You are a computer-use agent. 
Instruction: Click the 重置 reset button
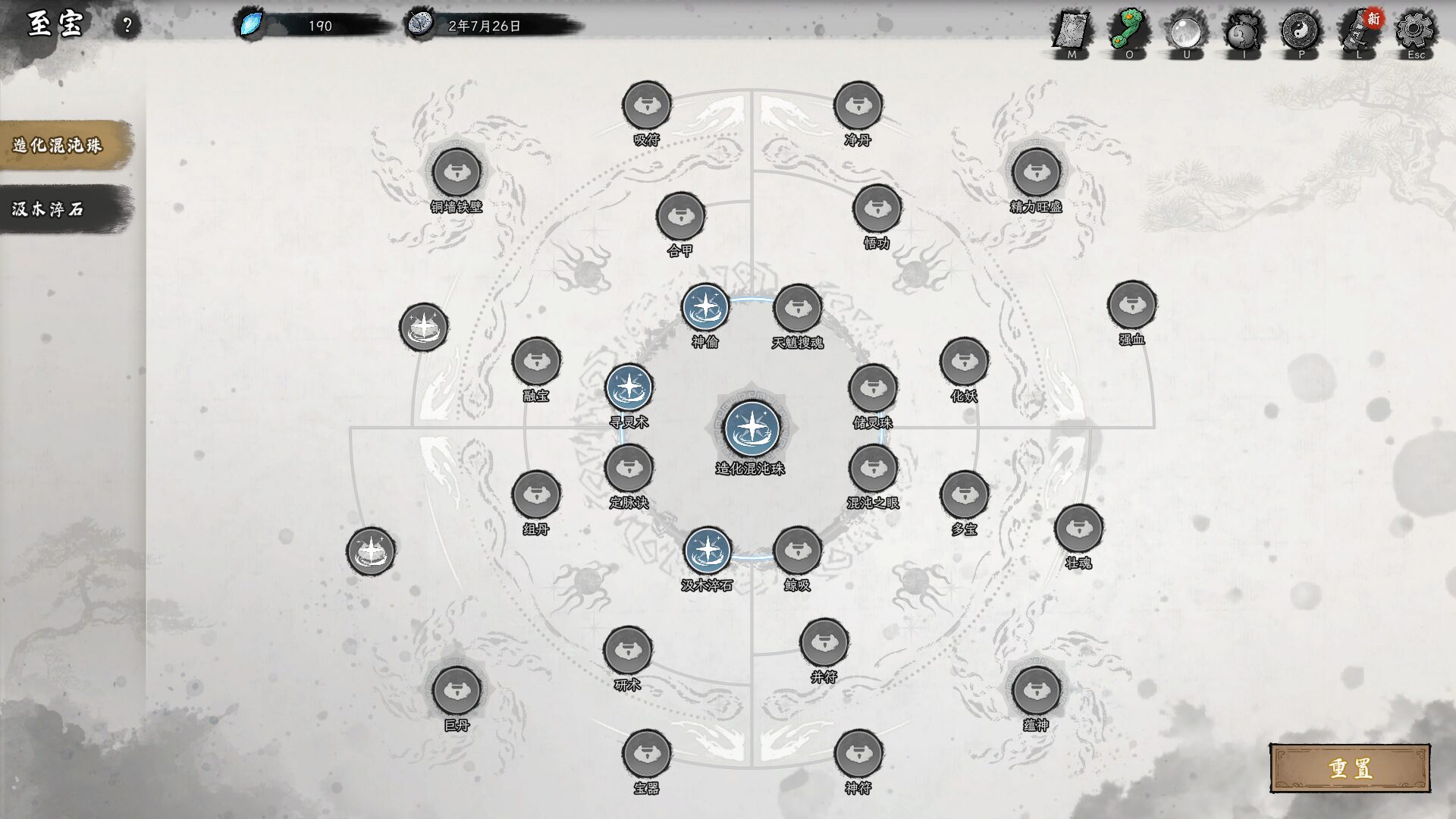pos(1350,768)
